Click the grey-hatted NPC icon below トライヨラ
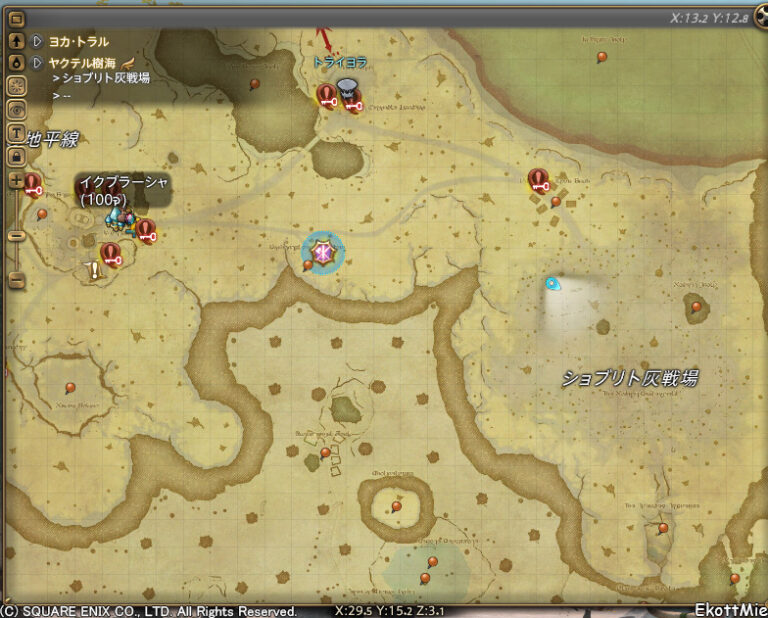The height and width of the screenshot is (618, 768). pyautogui.click(x=347, y=89)
